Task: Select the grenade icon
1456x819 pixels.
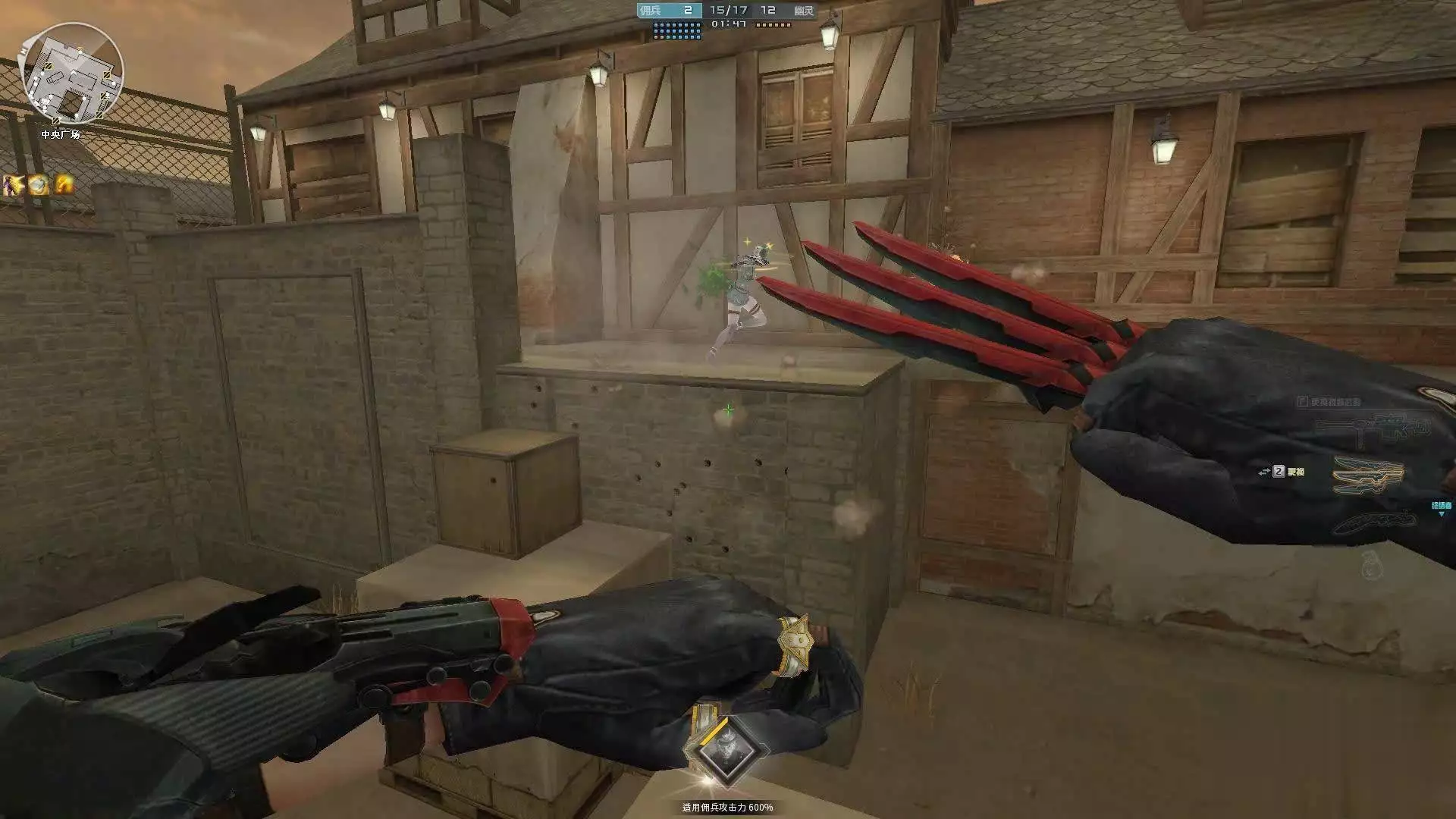Action: pyautogui.click(x=1370, y=563)
